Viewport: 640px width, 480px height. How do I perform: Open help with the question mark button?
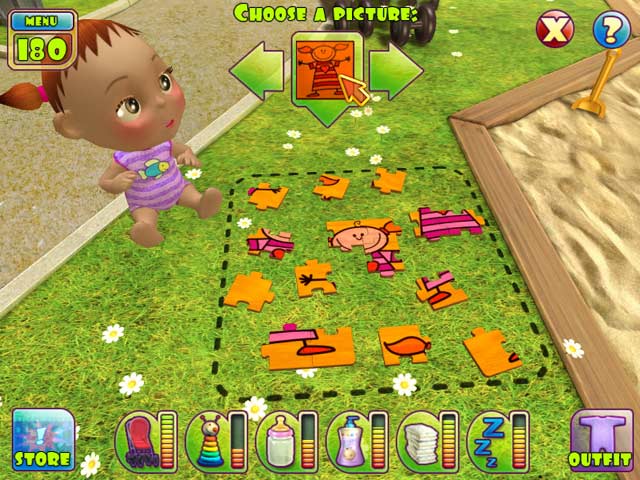tap(611, 29)
